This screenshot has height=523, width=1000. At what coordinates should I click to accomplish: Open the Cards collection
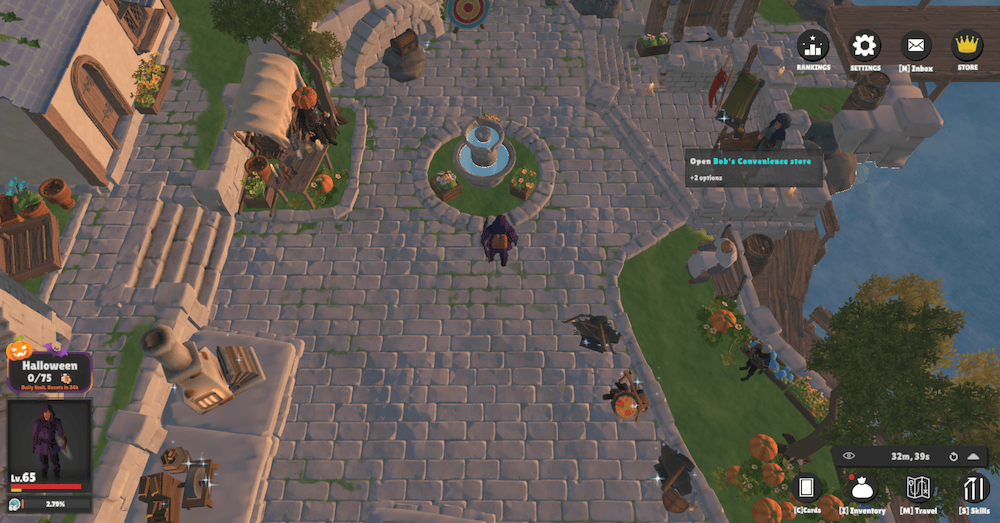coord(807,488)
